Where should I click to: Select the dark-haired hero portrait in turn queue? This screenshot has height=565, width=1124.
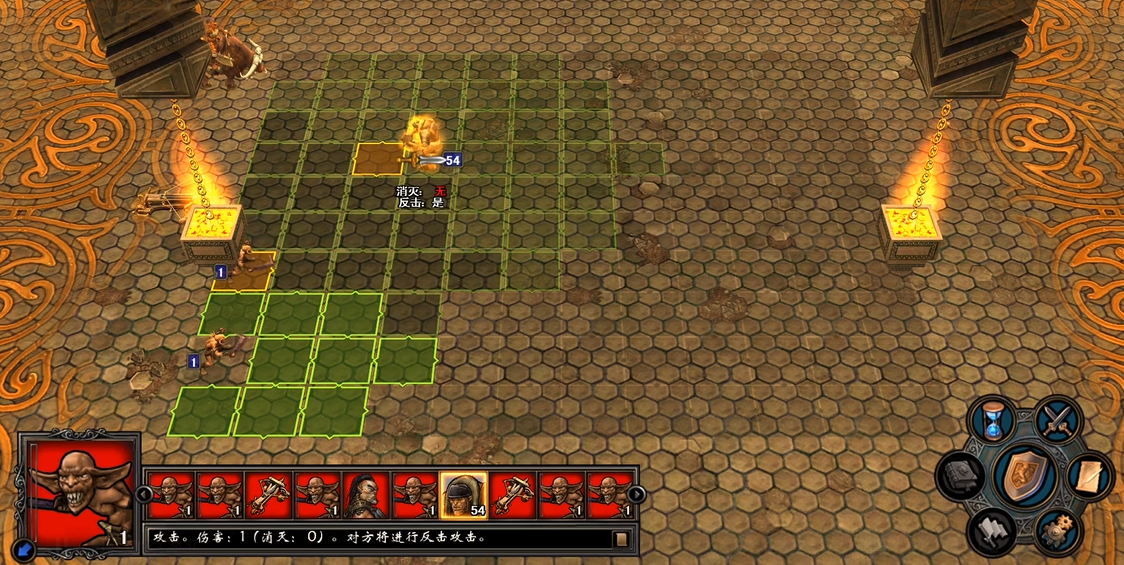365,495
